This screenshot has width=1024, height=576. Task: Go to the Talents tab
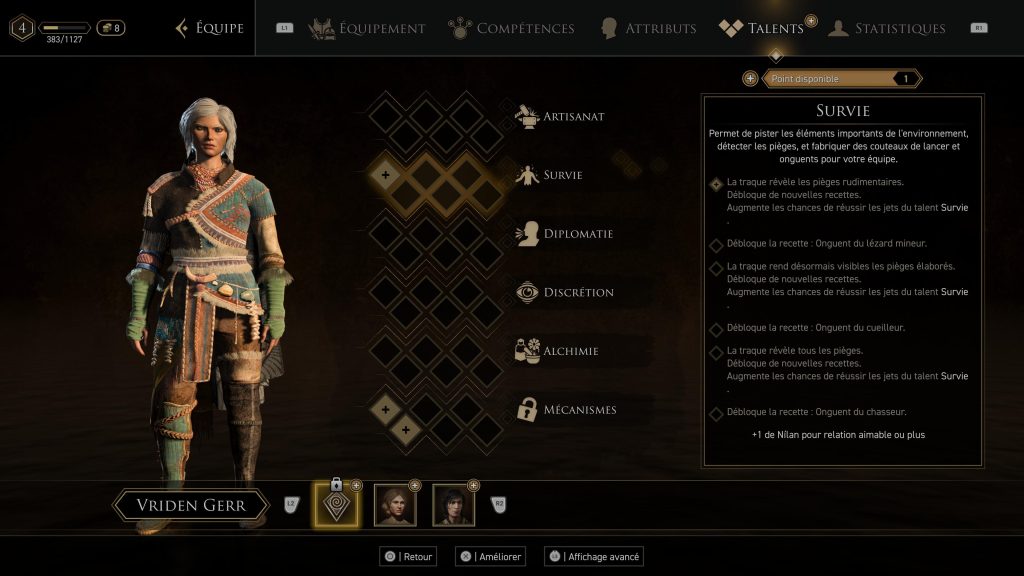pyautogui.click(x=762, y=28)
